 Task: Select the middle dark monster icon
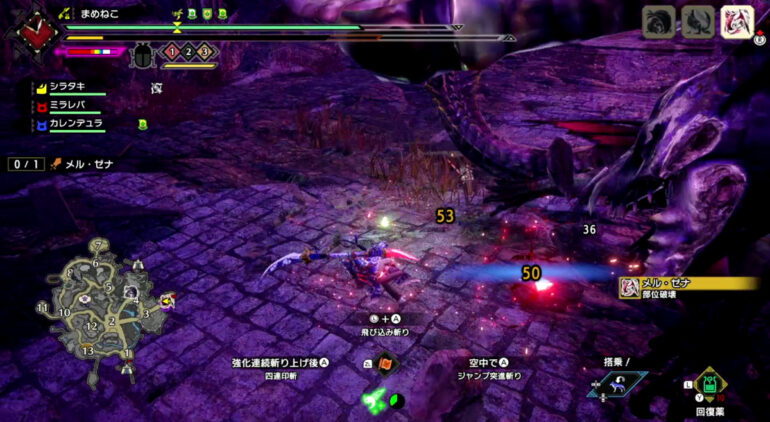click(x=697, y=22)
